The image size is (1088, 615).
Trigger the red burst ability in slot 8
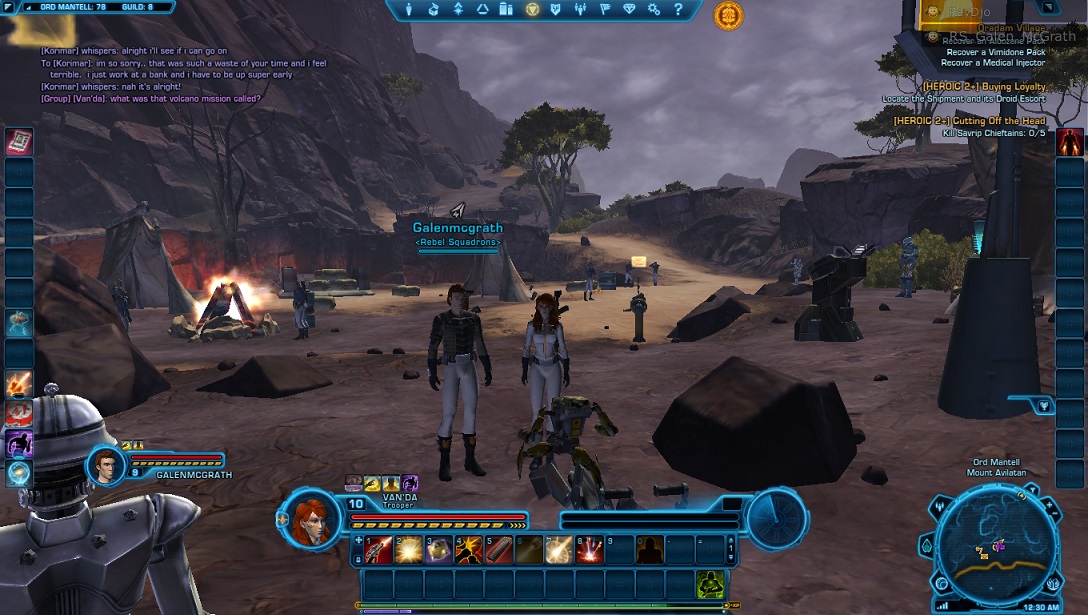[589, 549]
